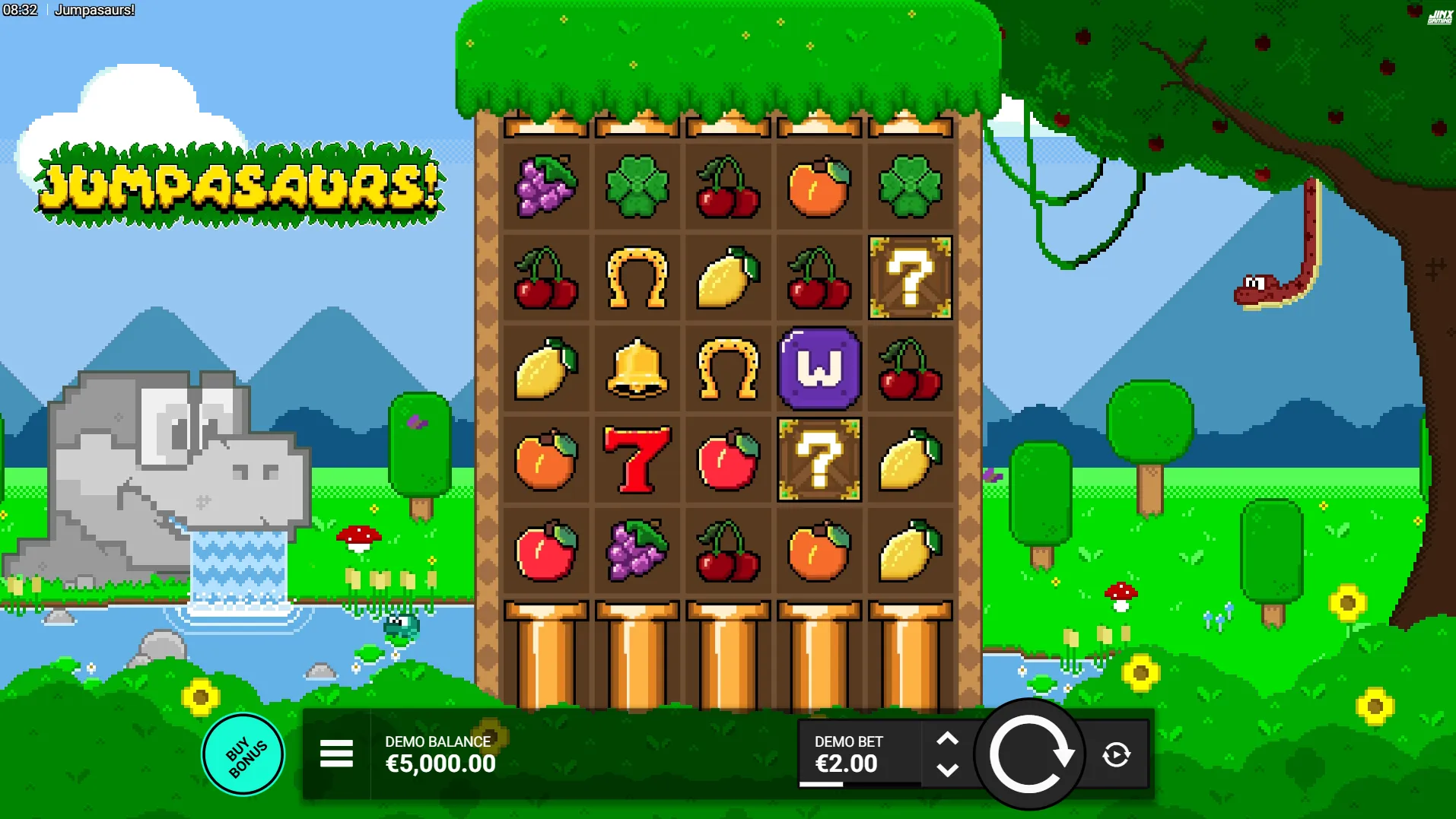Open the hamburger game menu

336,754
